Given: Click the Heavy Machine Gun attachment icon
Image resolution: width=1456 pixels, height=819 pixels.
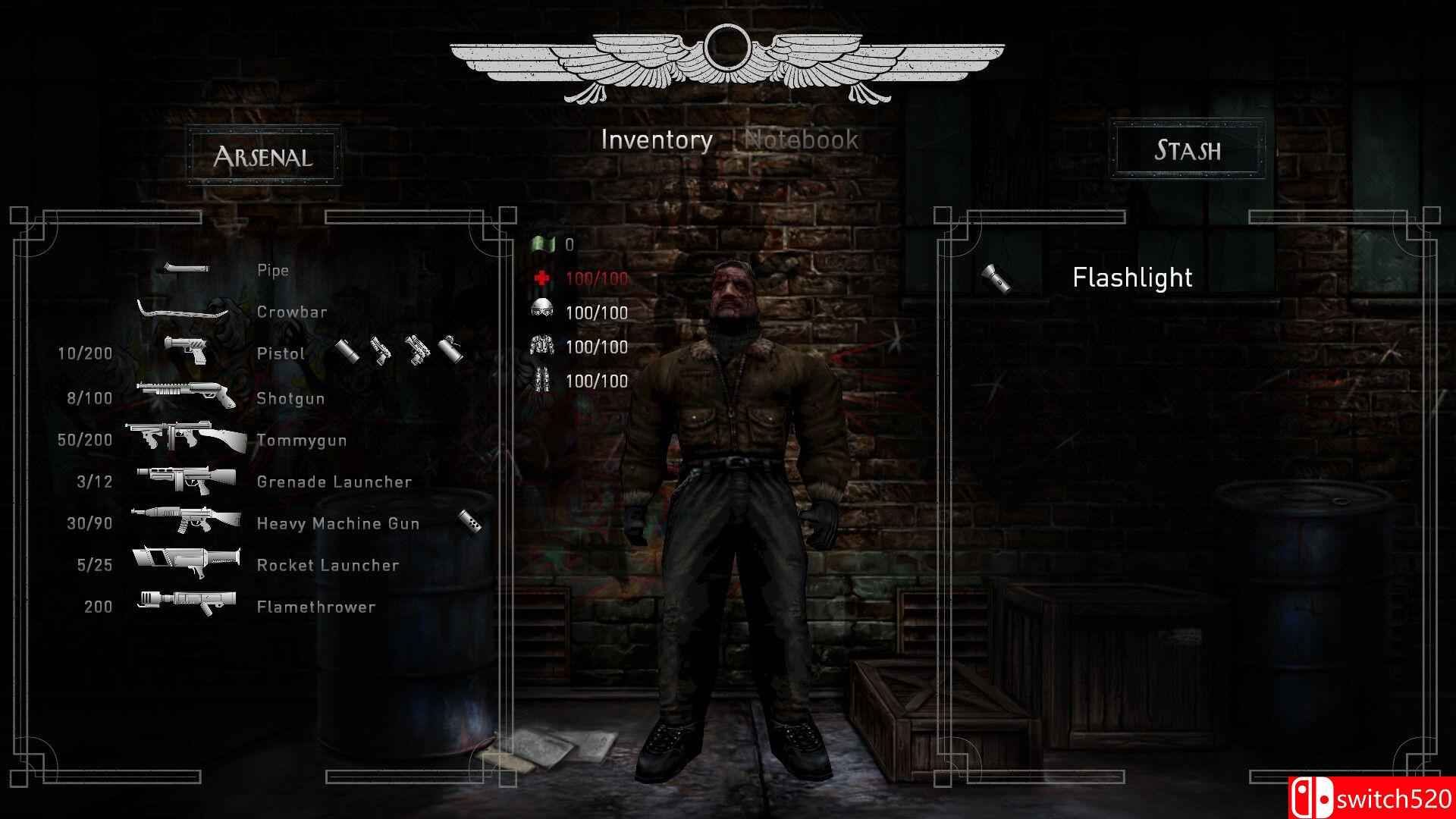Looking at the screenshot, I should click(470, 522).
